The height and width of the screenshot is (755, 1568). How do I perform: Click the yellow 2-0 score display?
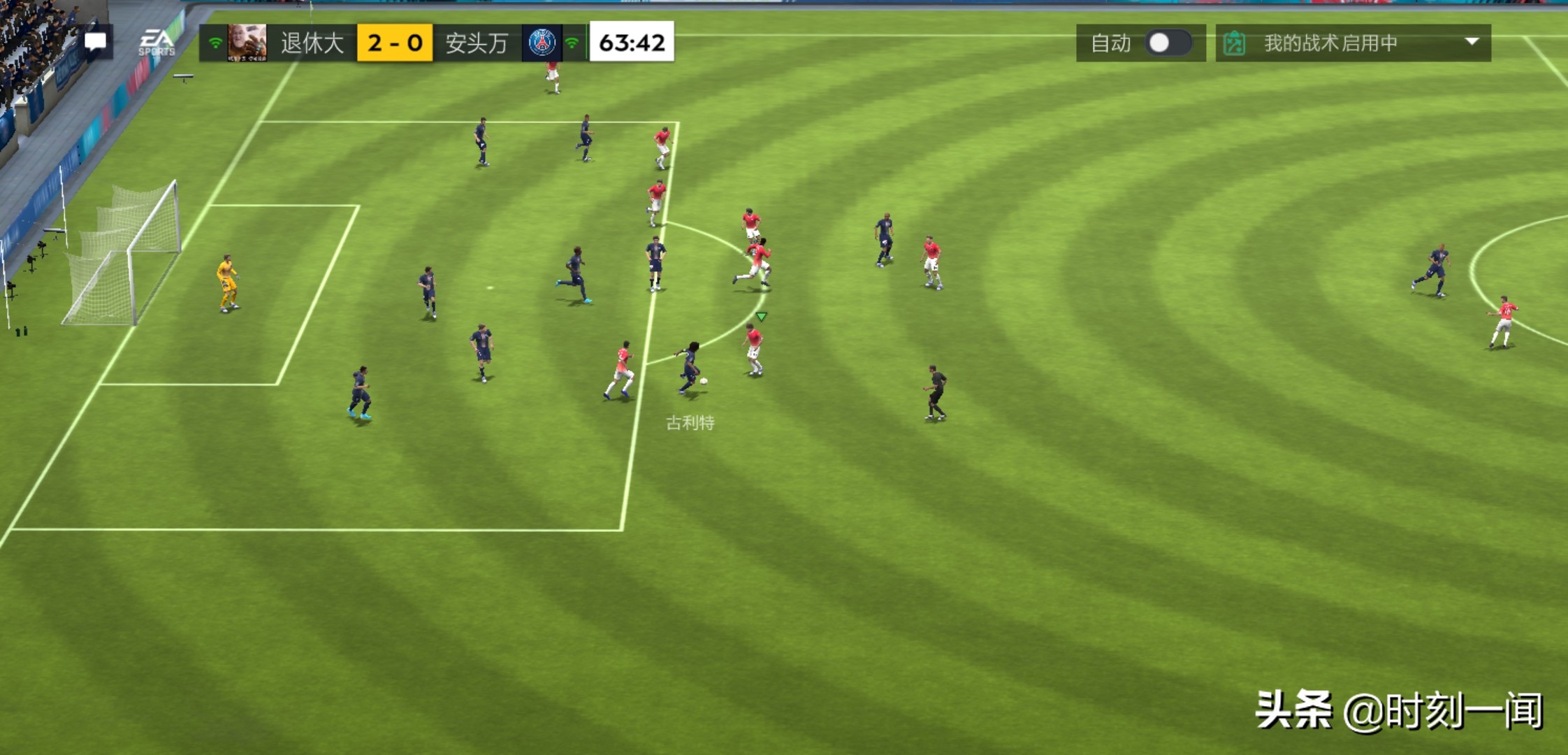pos(395,42)
